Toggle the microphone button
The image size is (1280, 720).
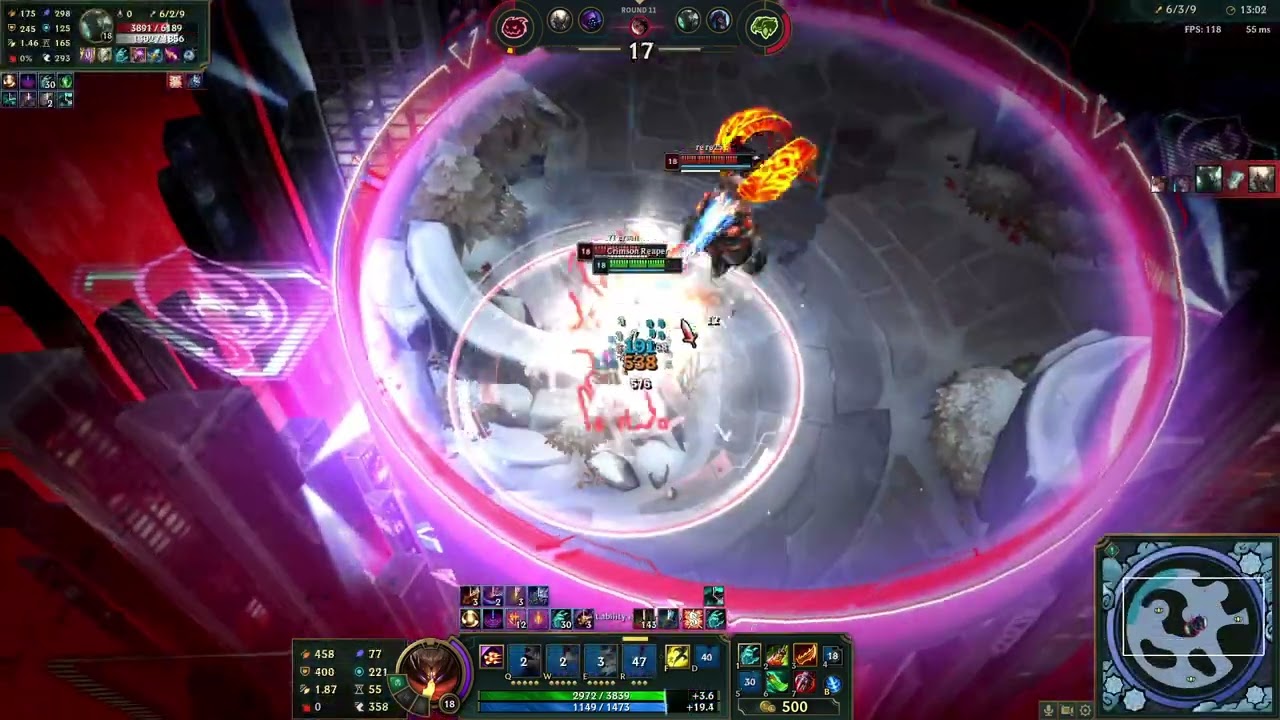click(x=1048, y=710)
